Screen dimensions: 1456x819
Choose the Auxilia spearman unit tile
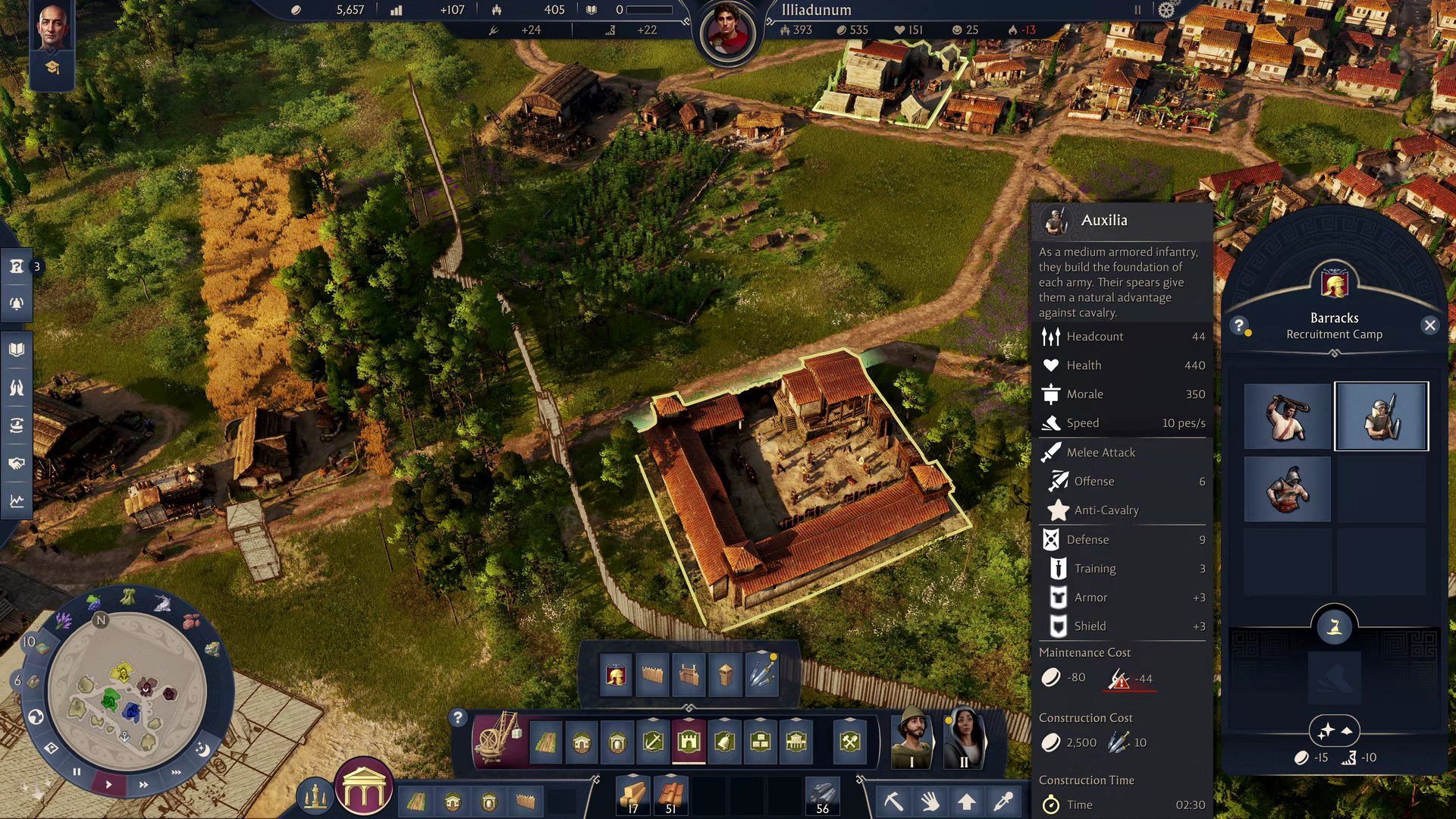point(1381,416)
